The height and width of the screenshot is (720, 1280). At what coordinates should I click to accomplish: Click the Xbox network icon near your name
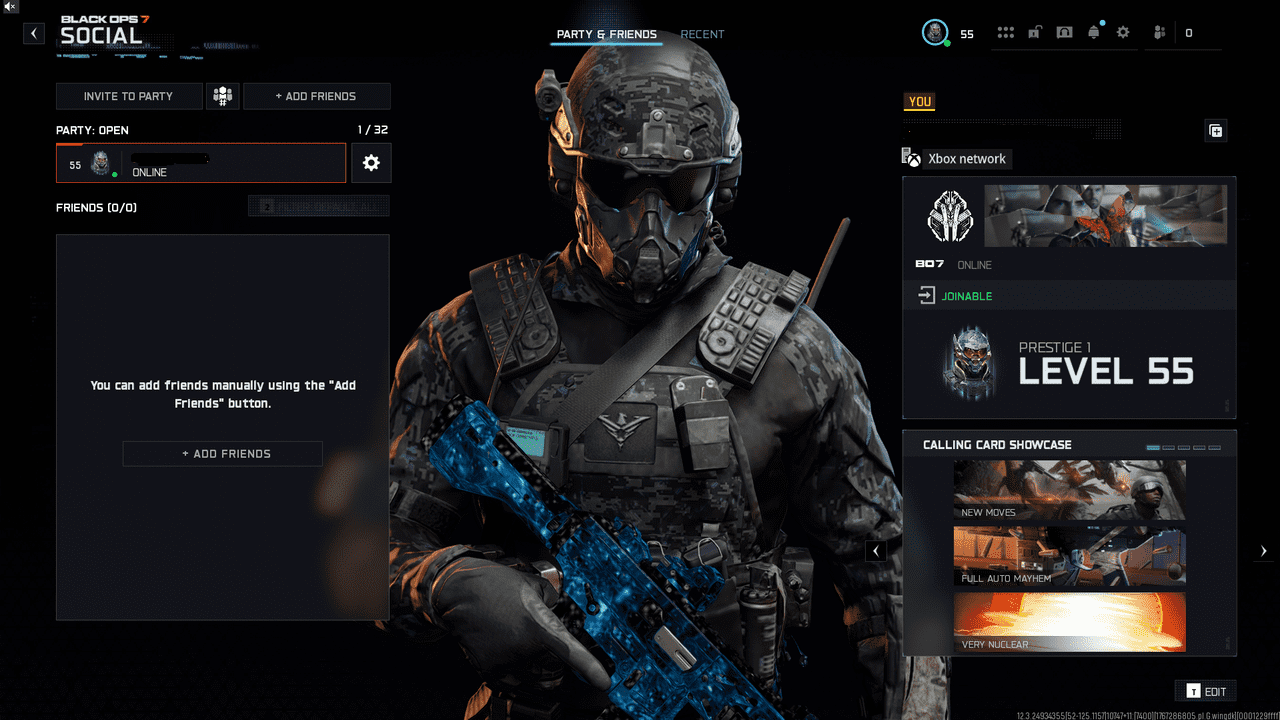[911, 158]
